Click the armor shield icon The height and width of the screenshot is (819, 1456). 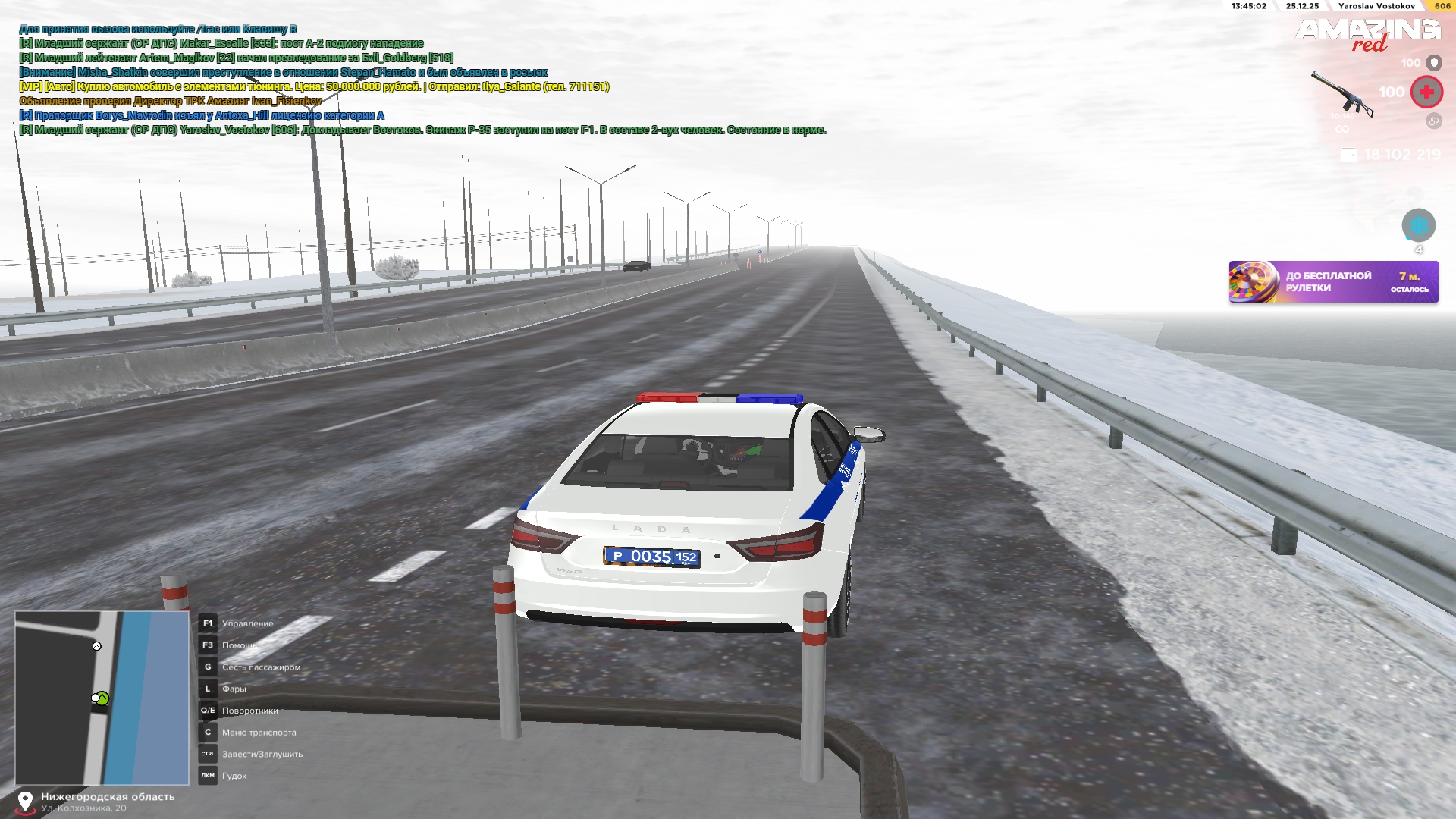pos(1434,63)
